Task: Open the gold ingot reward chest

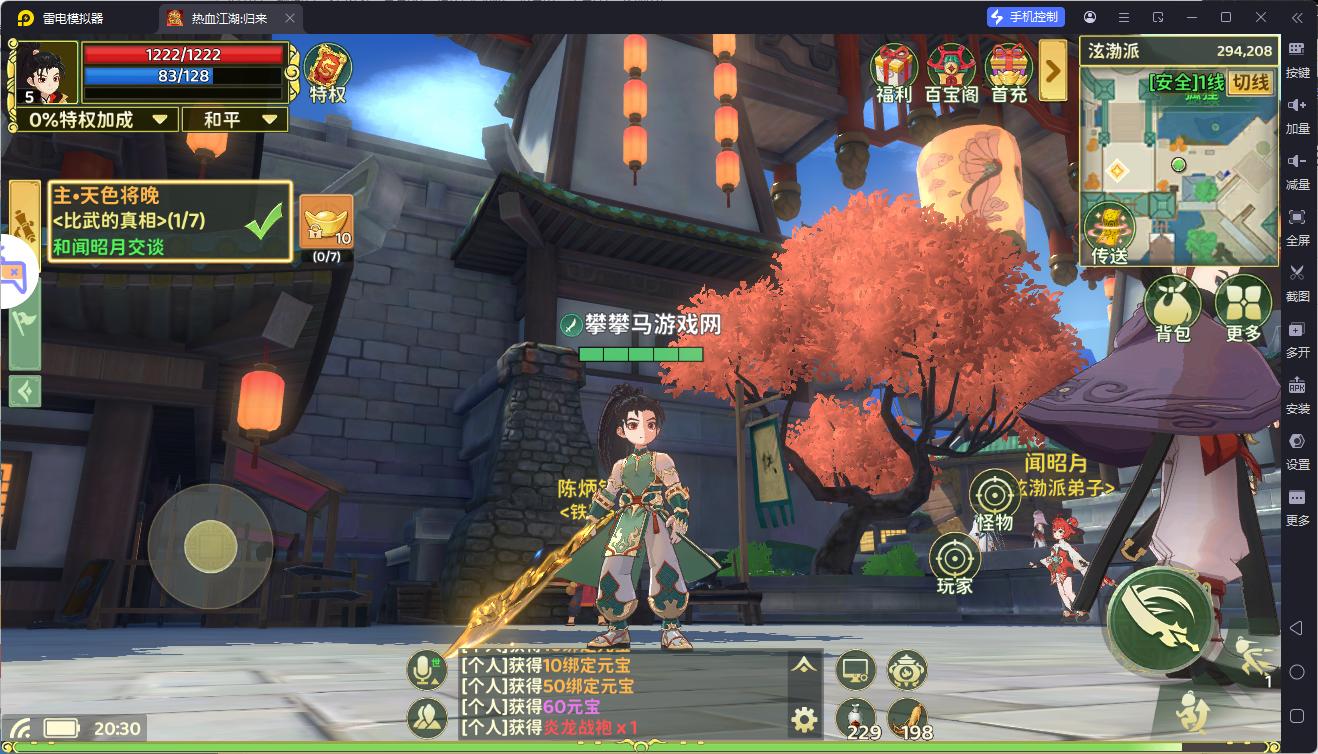Action: (x=326, y=223)
